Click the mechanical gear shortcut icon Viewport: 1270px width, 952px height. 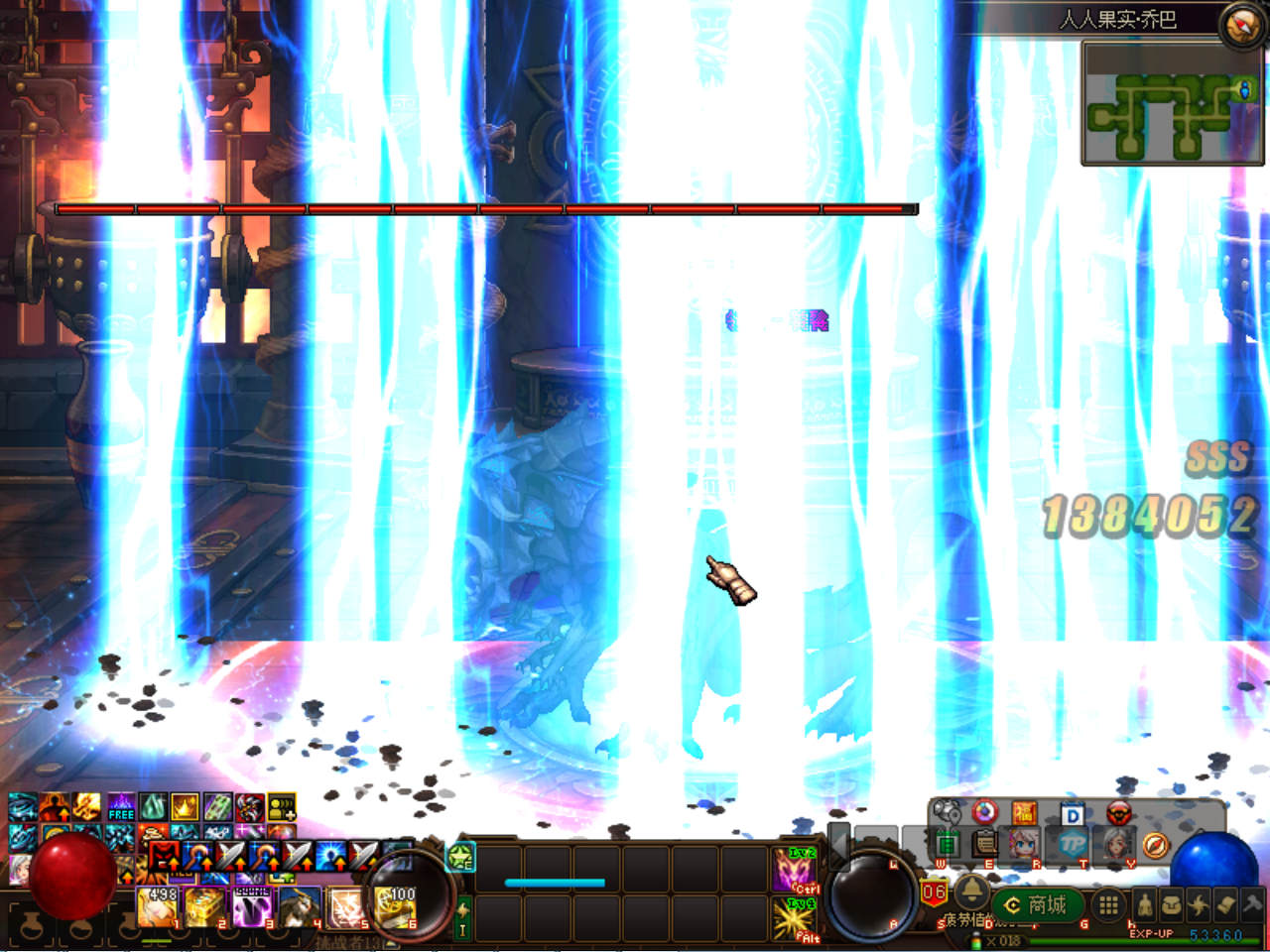(946, 811)
